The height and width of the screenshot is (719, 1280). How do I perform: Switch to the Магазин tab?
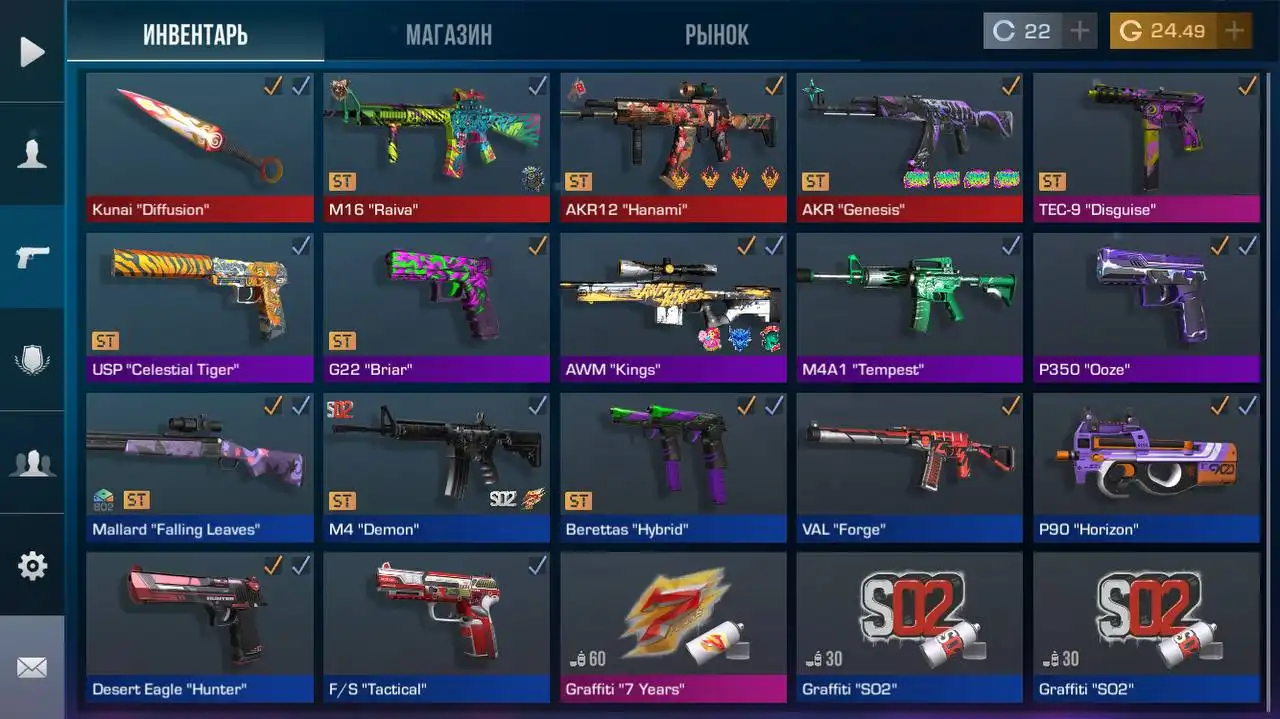(x=448, y=35)
